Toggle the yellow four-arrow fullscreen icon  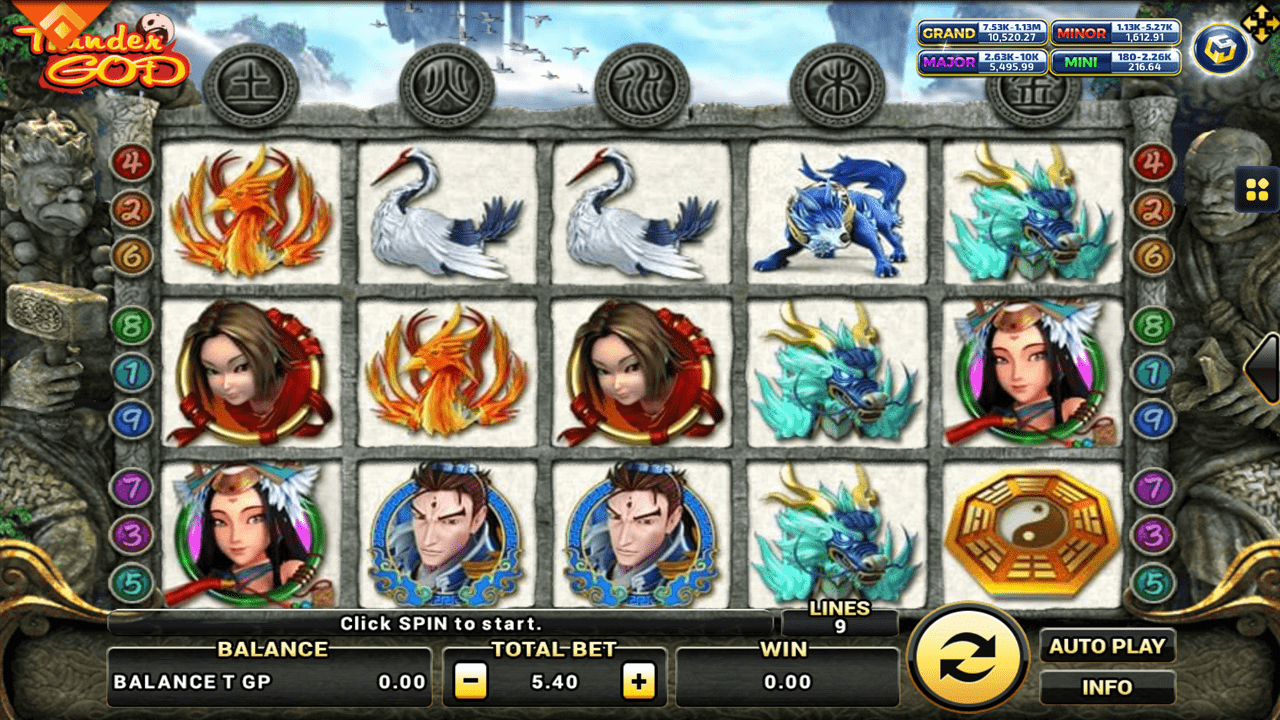pyautogui.click(x=1256, y=20)
